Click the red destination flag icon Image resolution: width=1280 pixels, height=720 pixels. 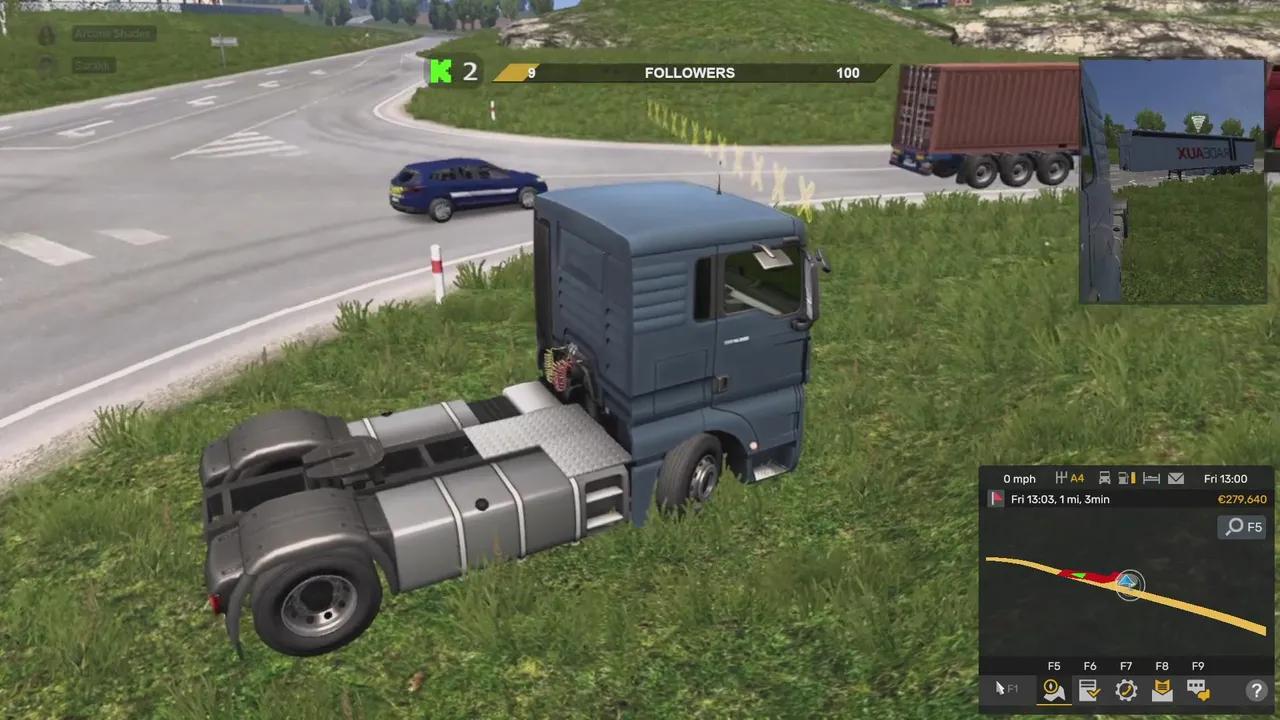994,498
